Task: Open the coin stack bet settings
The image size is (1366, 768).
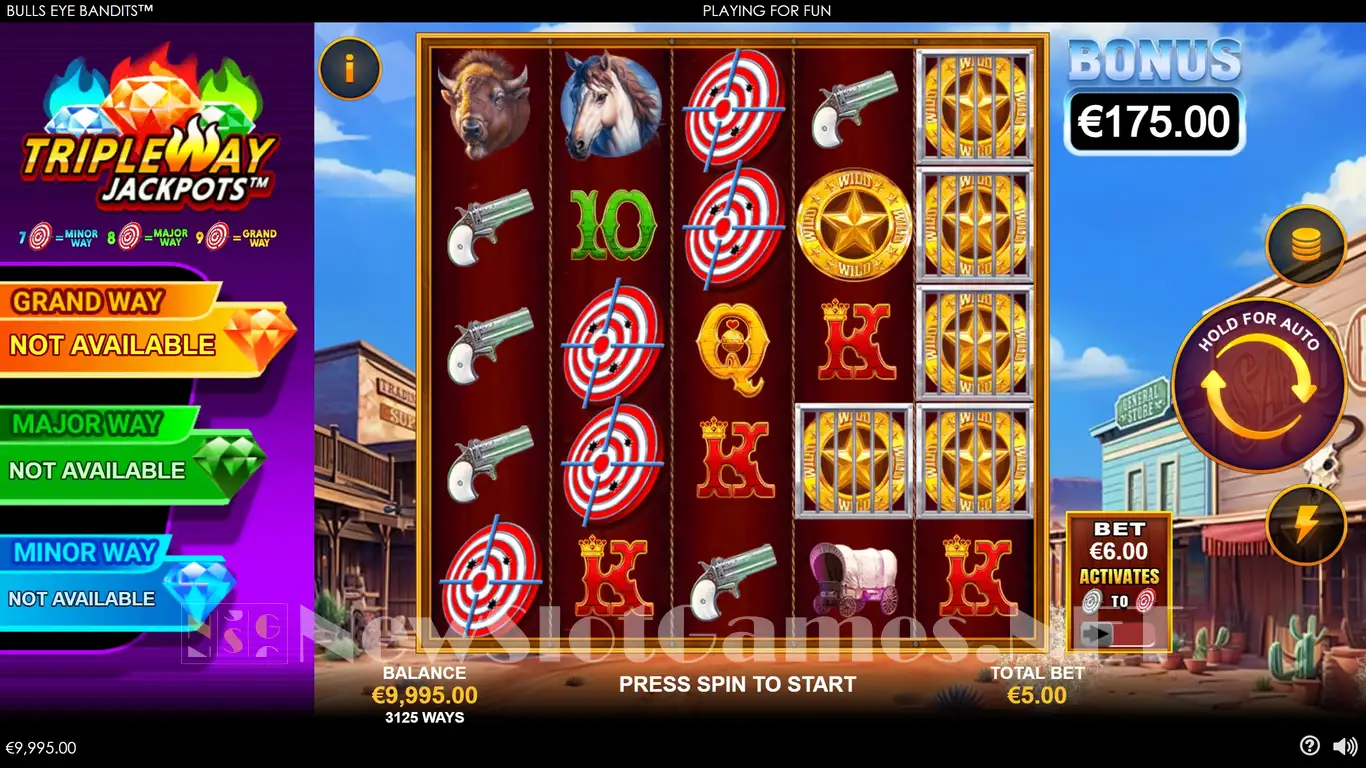Action: [1305, 246]
